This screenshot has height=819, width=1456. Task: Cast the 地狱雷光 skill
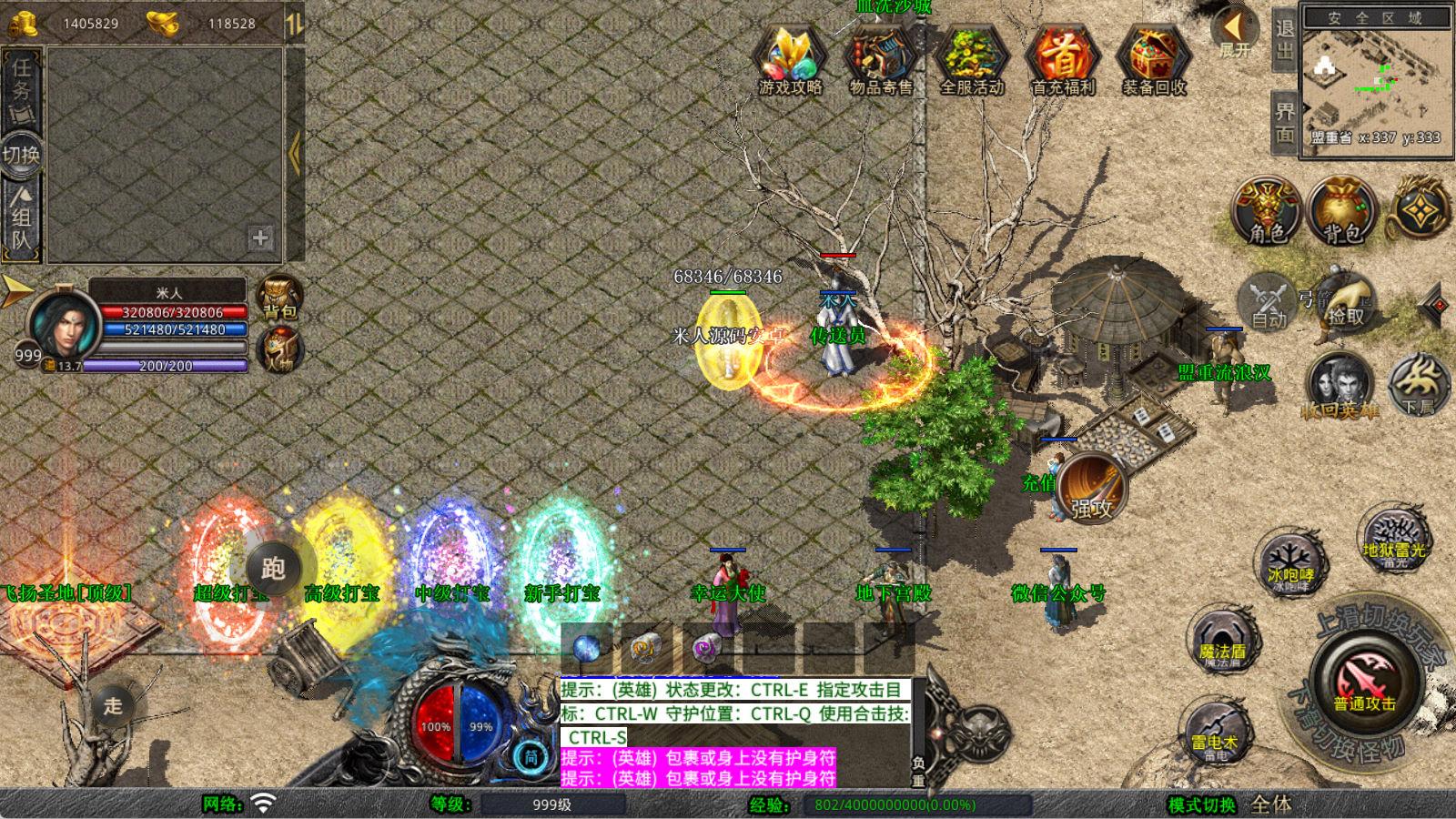[x=1393, y=537]
